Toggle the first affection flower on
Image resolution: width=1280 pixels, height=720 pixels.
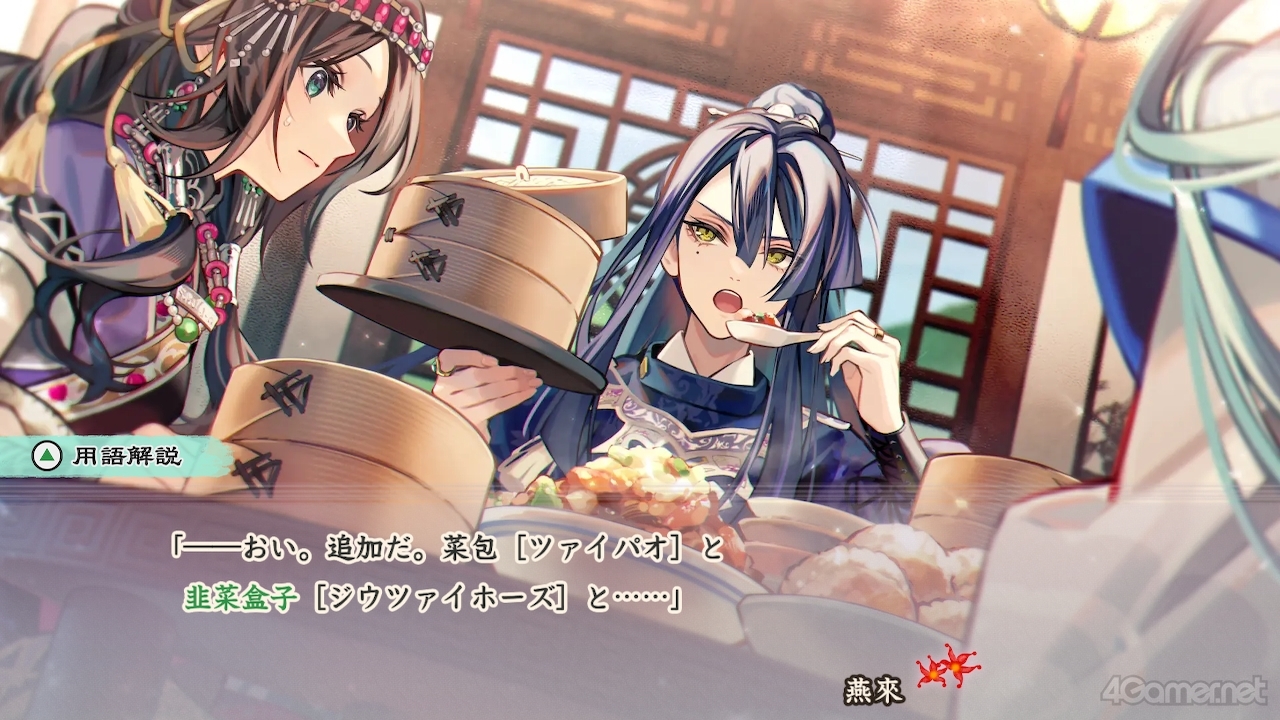click(x=933, y=676)
